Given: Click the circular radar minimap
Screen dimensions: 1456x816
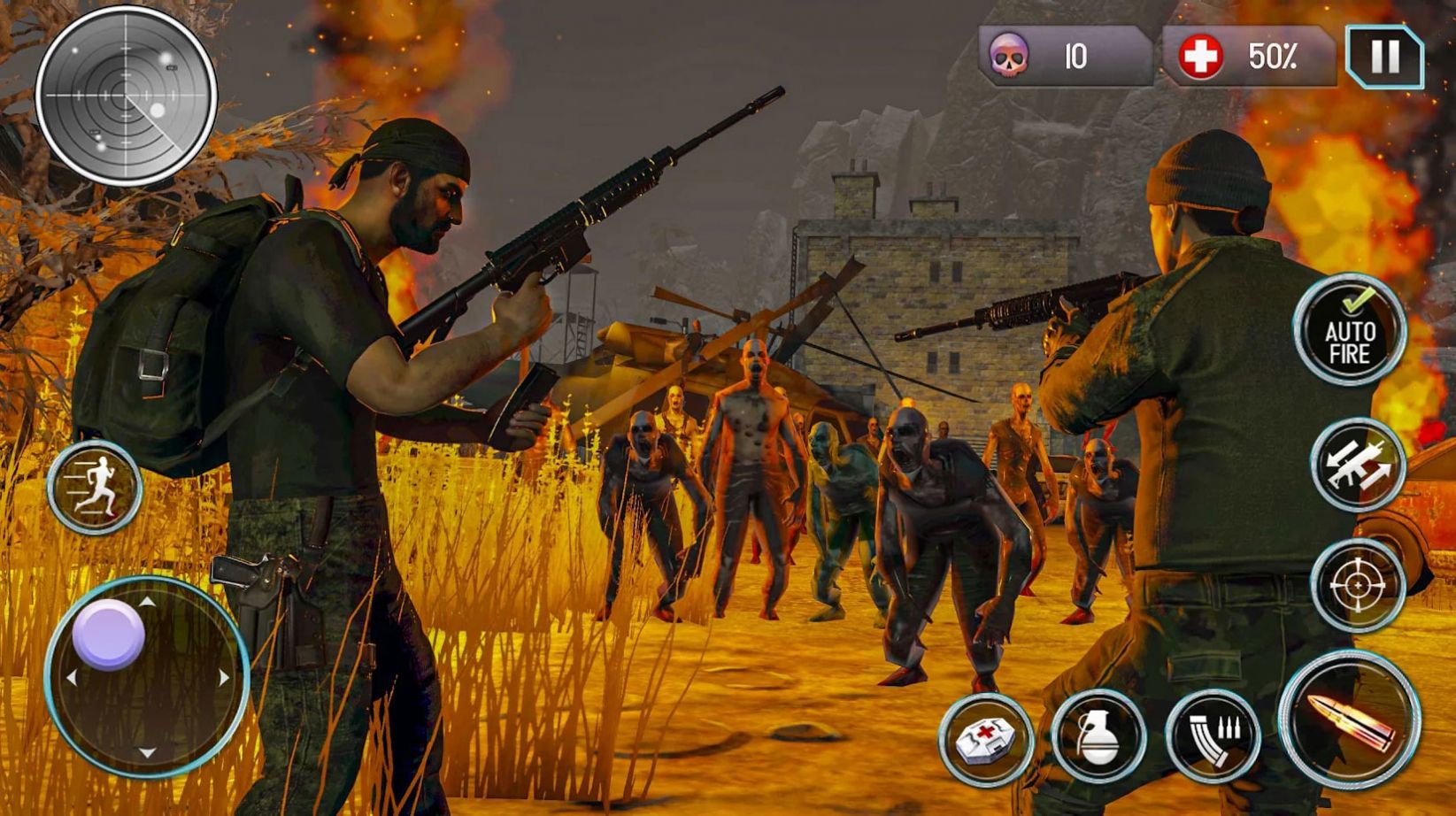Looking at the screenshot, I should (x=127, y=96).
